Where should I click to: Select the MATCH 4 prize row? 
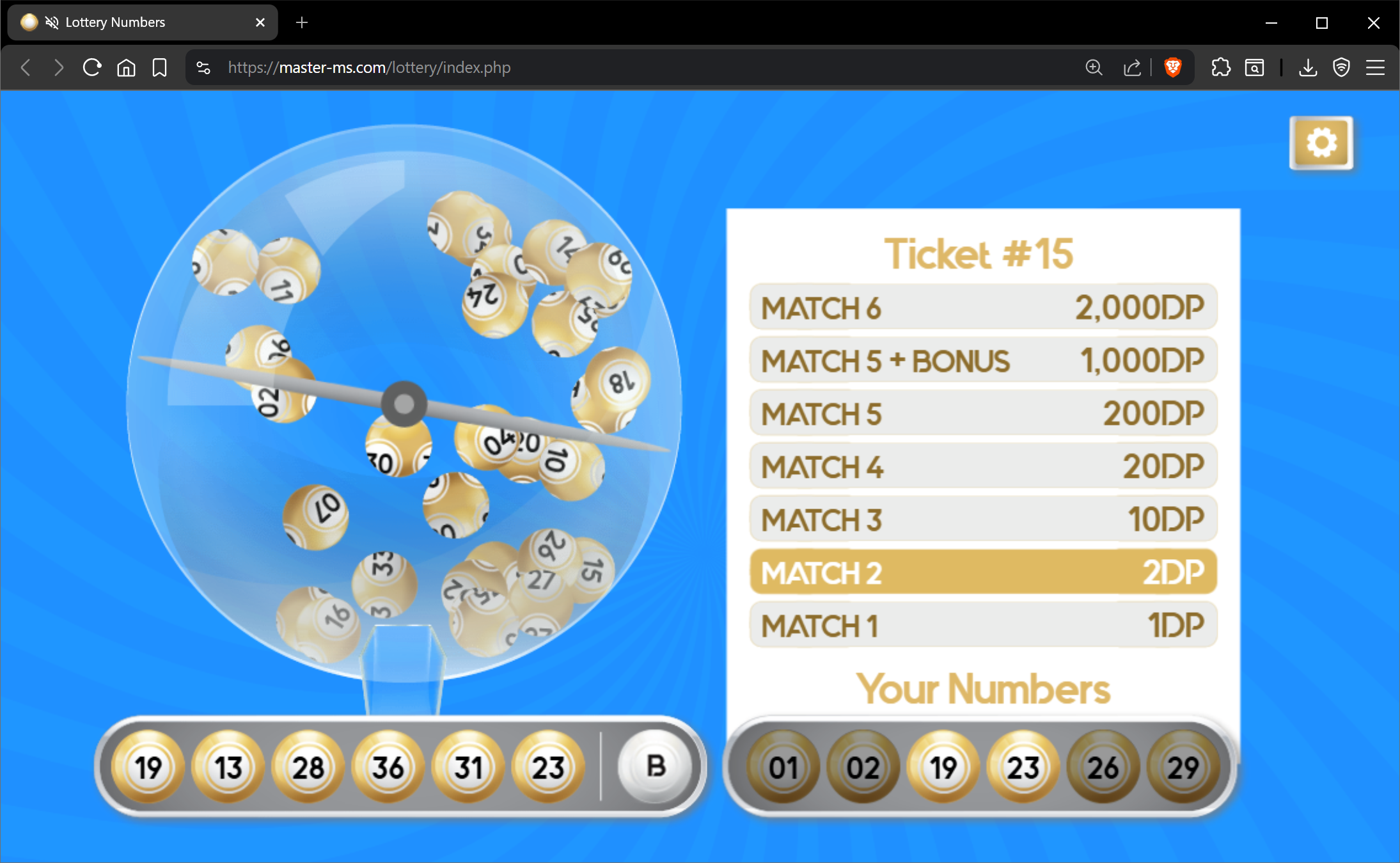point(983,466)
